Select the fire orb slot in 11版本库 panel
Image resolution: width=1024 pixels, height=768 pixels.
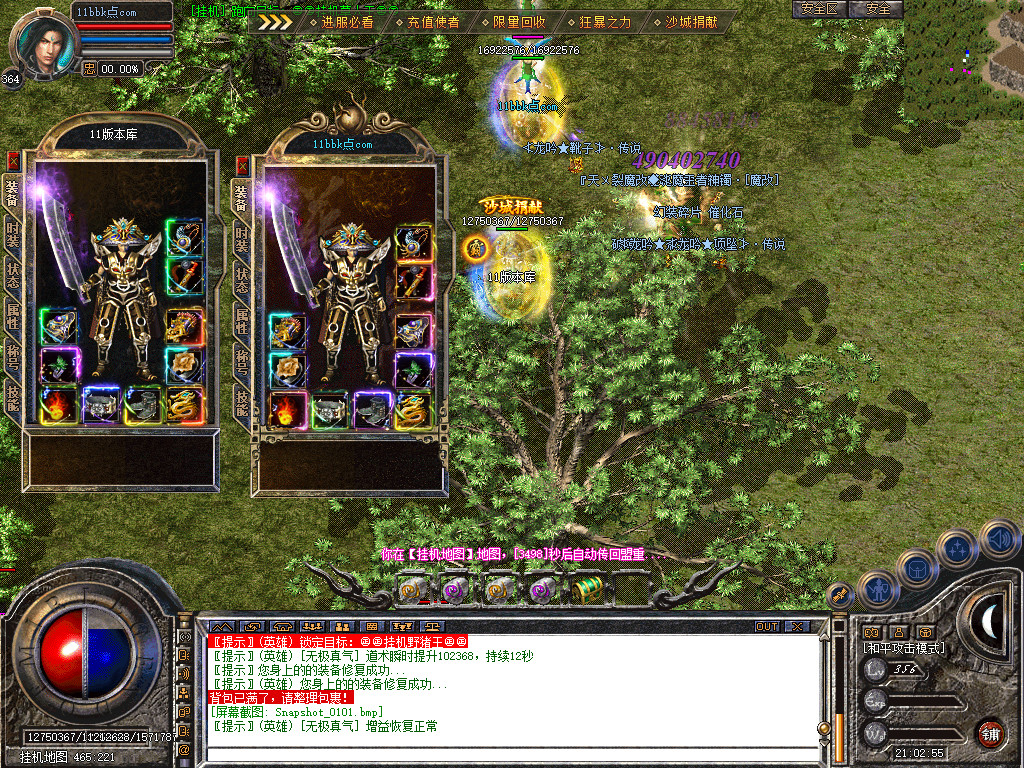59,404
